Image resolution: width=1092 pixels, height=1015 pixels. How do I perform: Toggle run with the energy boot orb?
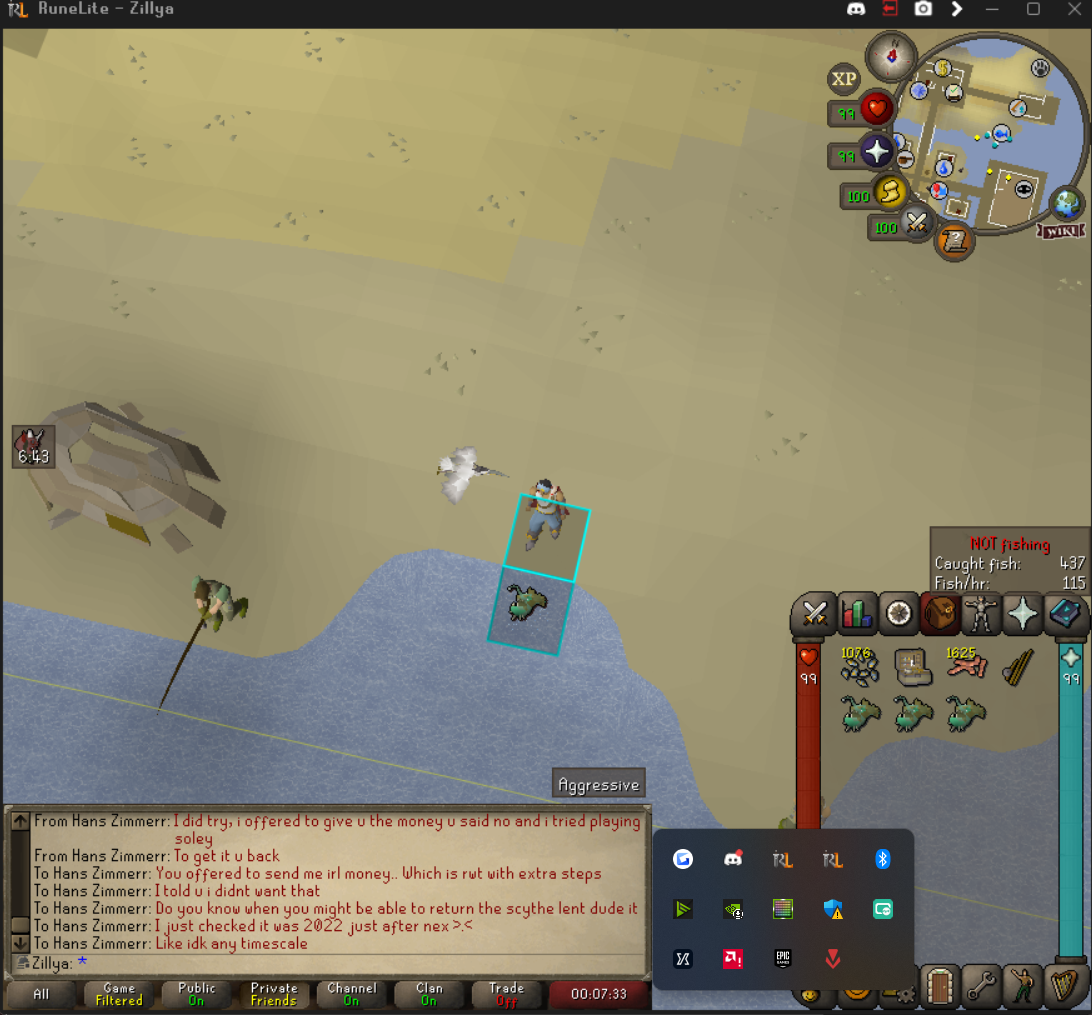(x=889, y=190)
